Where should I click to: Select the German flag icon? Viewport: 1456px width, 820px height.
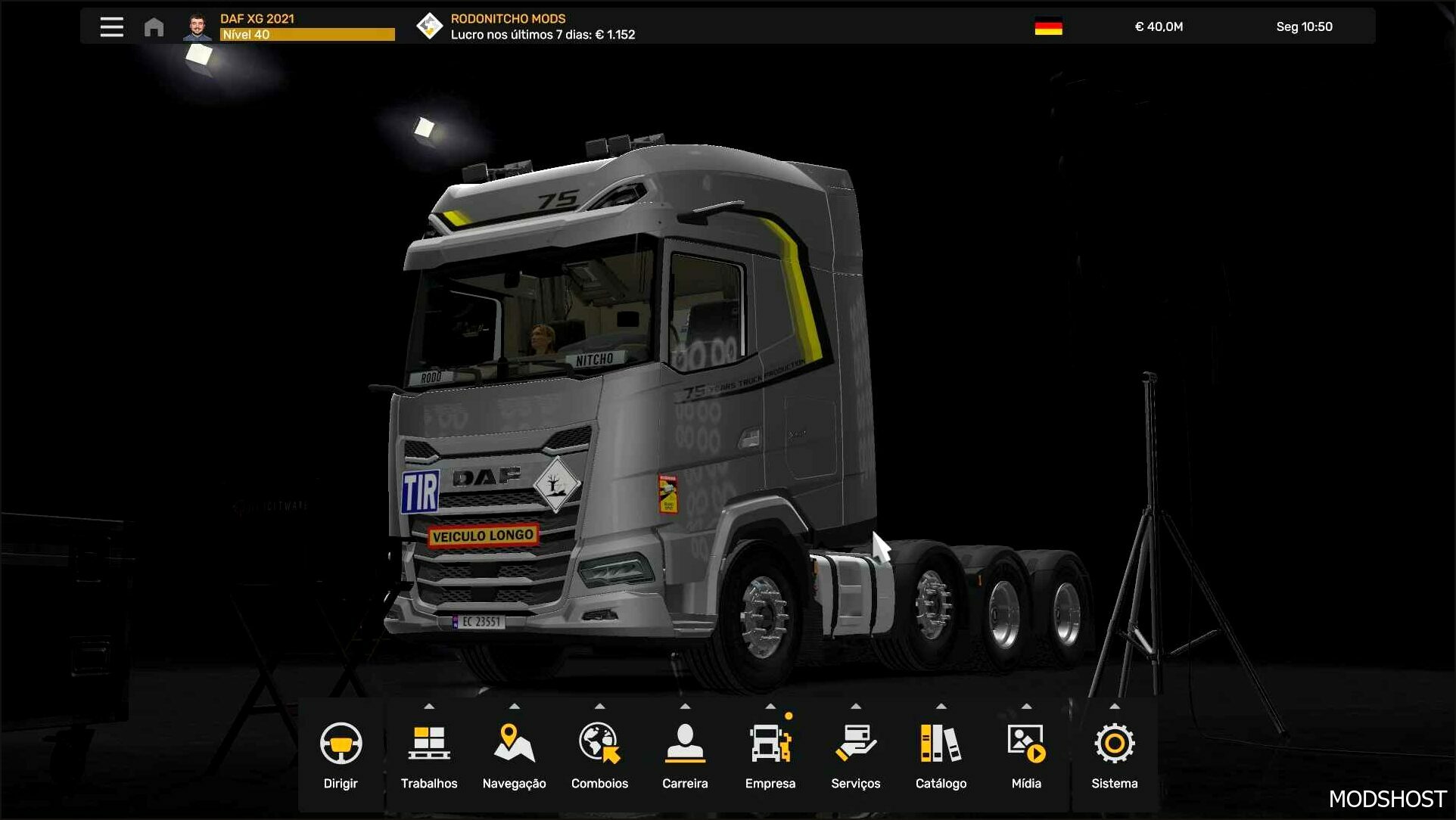tap(1048, 26)
